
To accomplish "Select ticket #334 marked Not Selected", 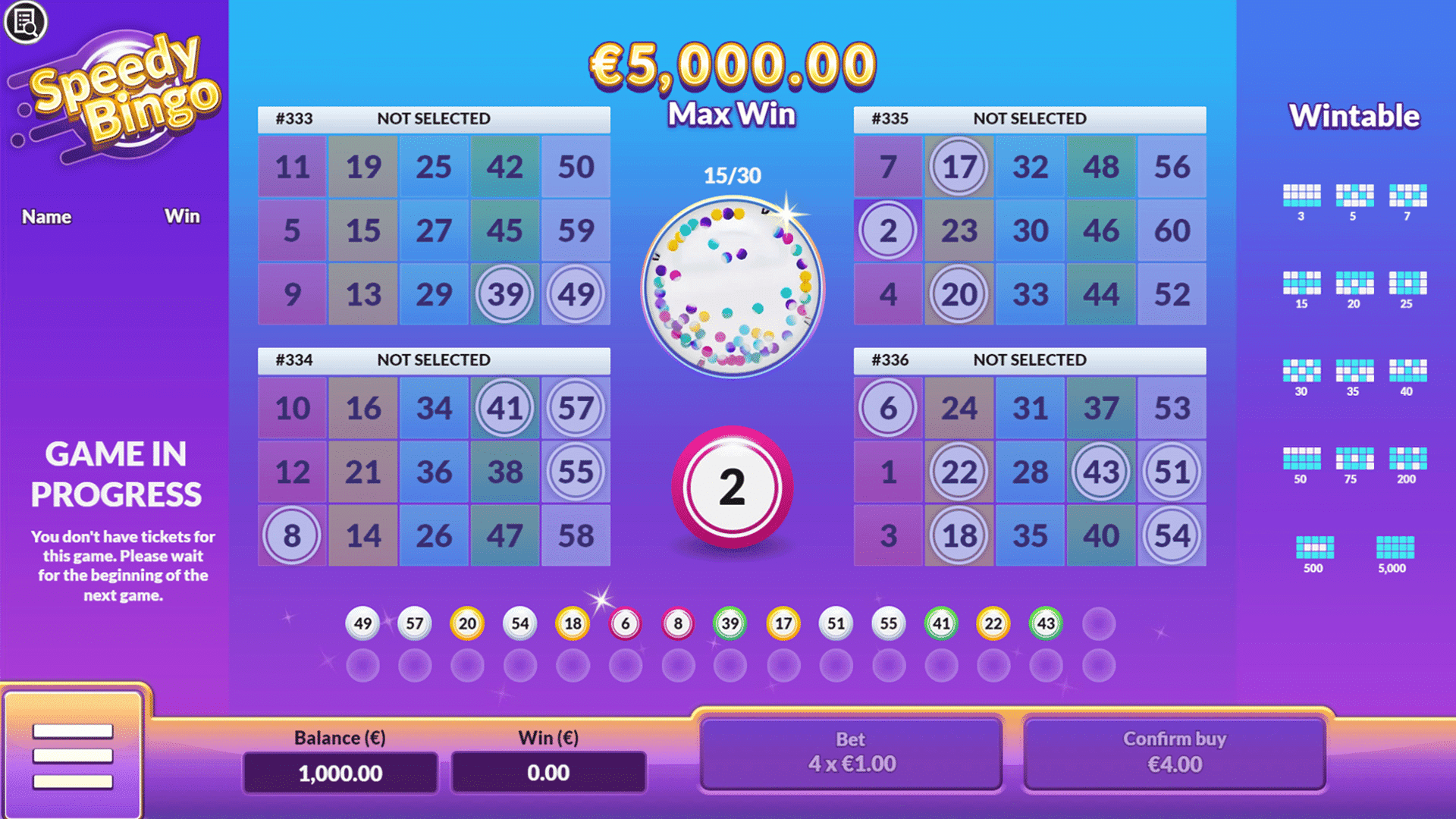I will point(433,360).
